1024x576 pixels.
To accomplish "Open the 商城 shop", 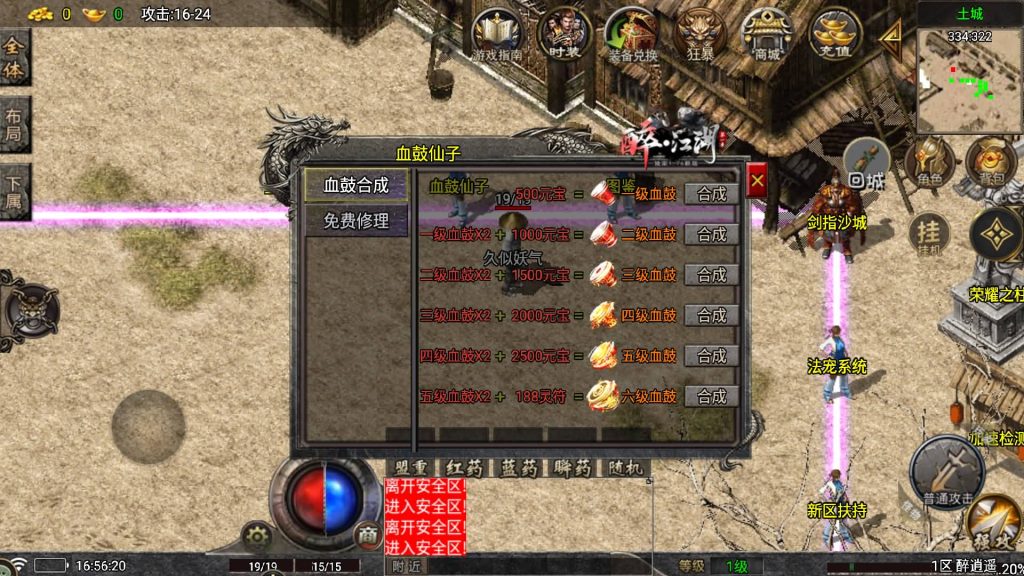I will coord(768,35).
